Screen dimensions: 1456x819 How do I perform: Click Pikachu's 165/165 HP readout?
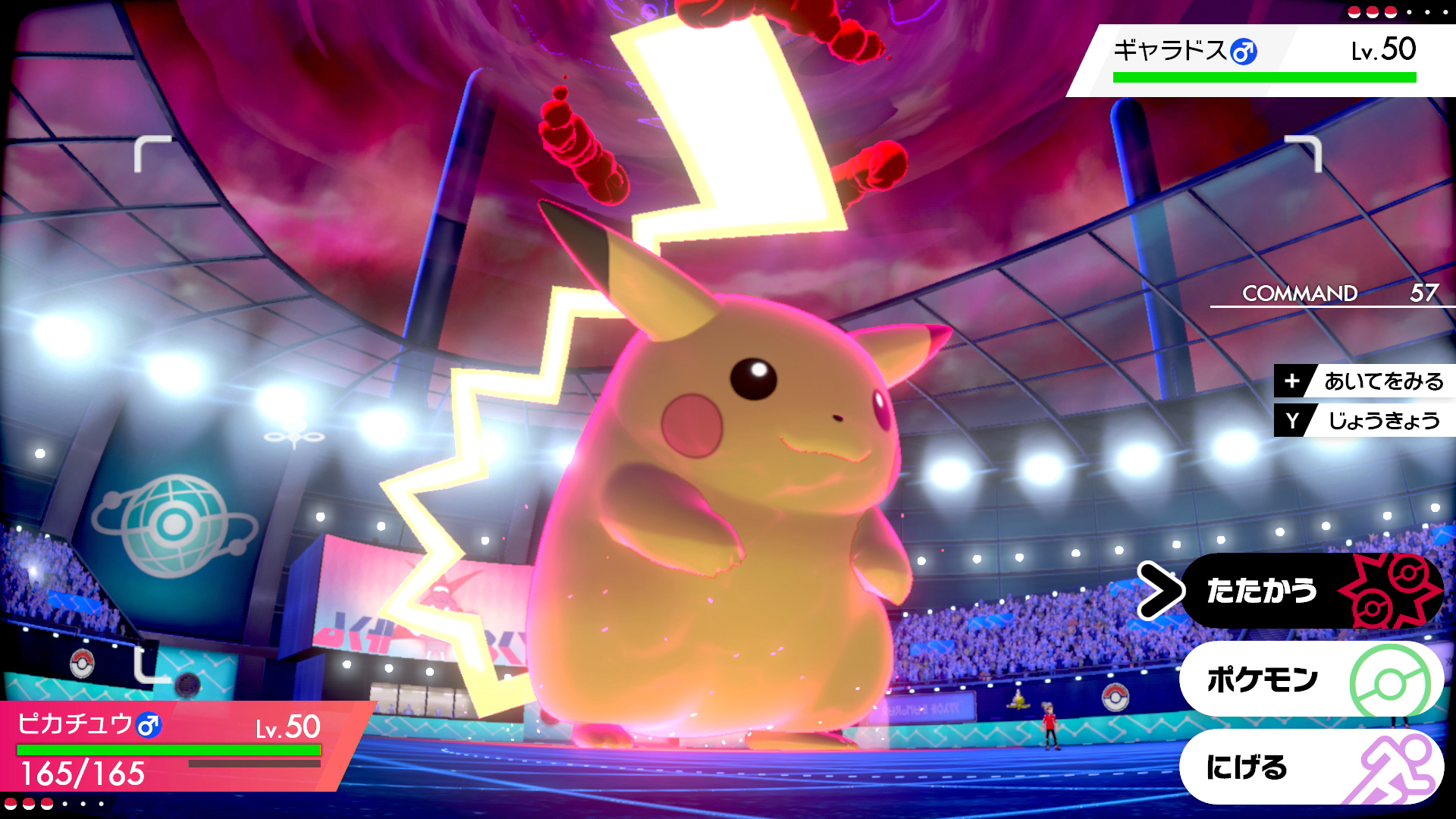click(x=83, y=774)
